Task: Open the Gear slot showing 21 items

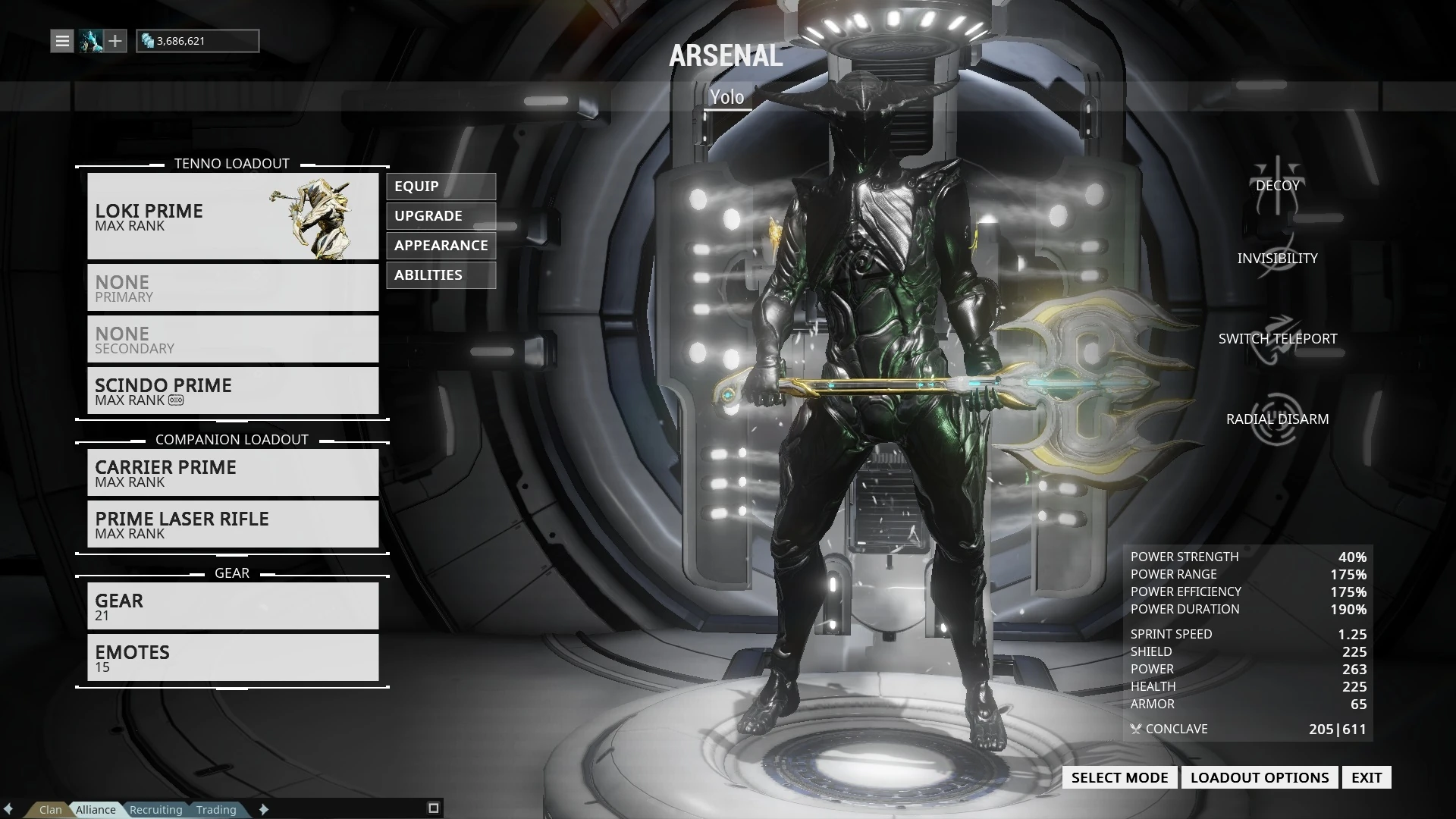Action: (x=233, y=606)
